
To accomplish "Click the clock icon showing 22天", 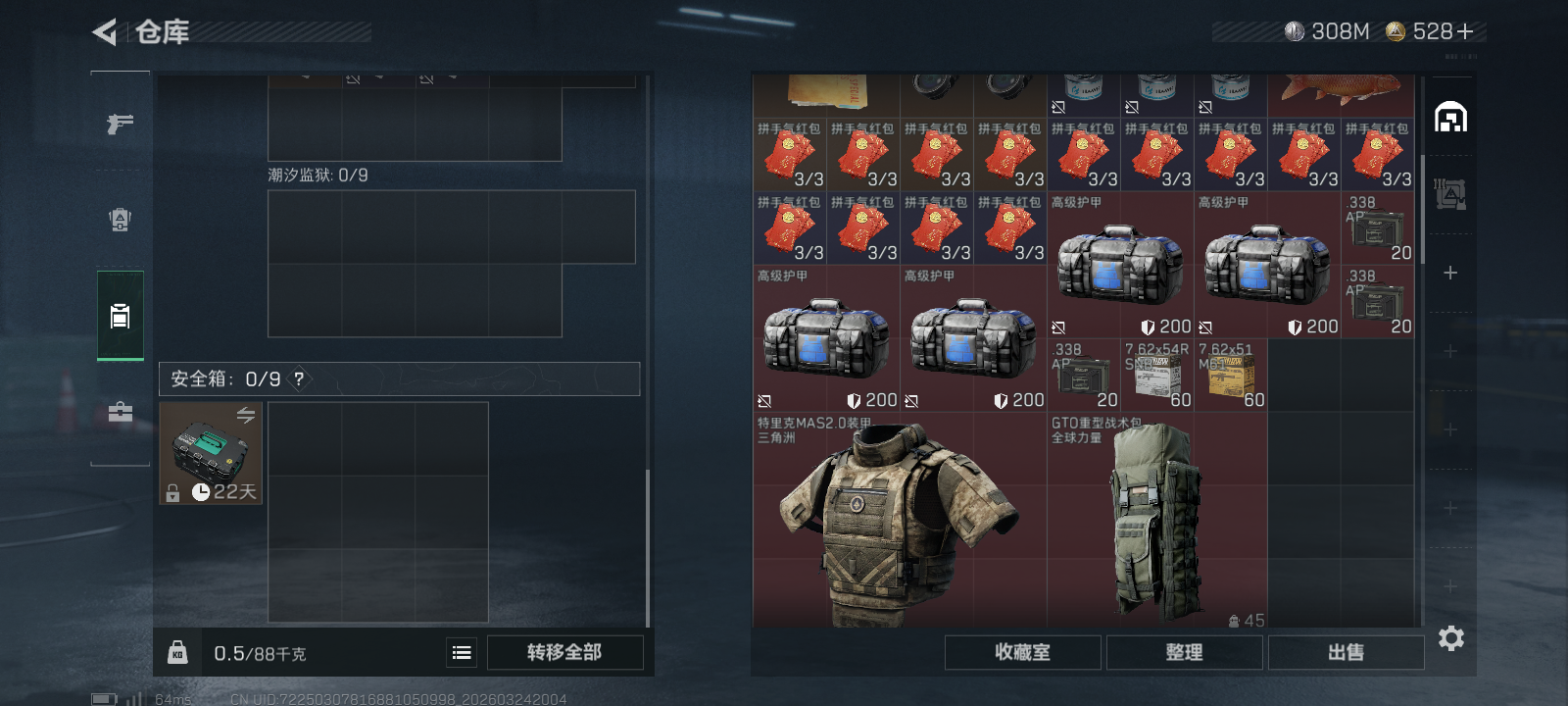I will tap(203, 493).
